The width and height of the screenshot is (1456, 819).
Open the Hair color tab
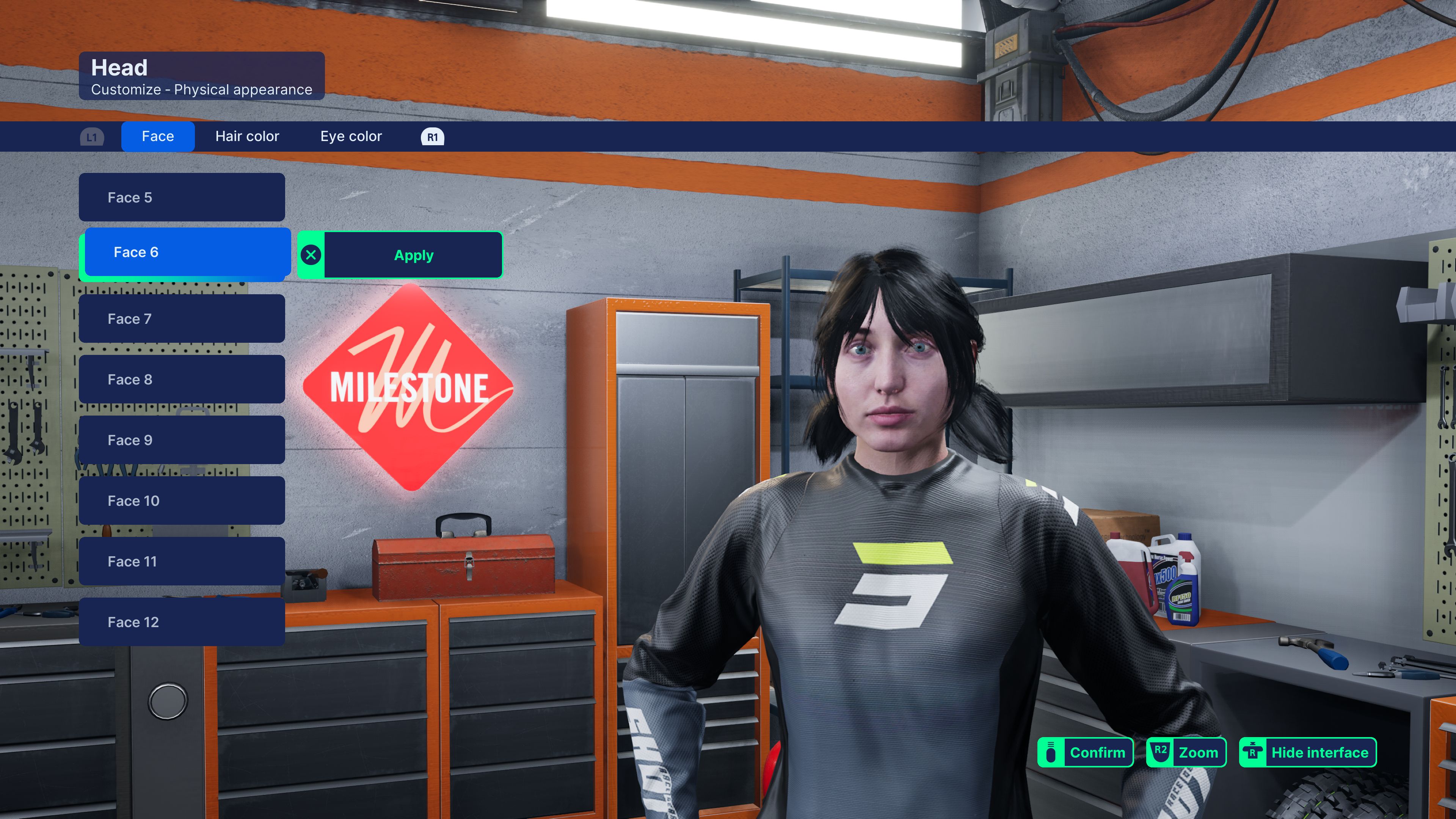coord(247,136)
